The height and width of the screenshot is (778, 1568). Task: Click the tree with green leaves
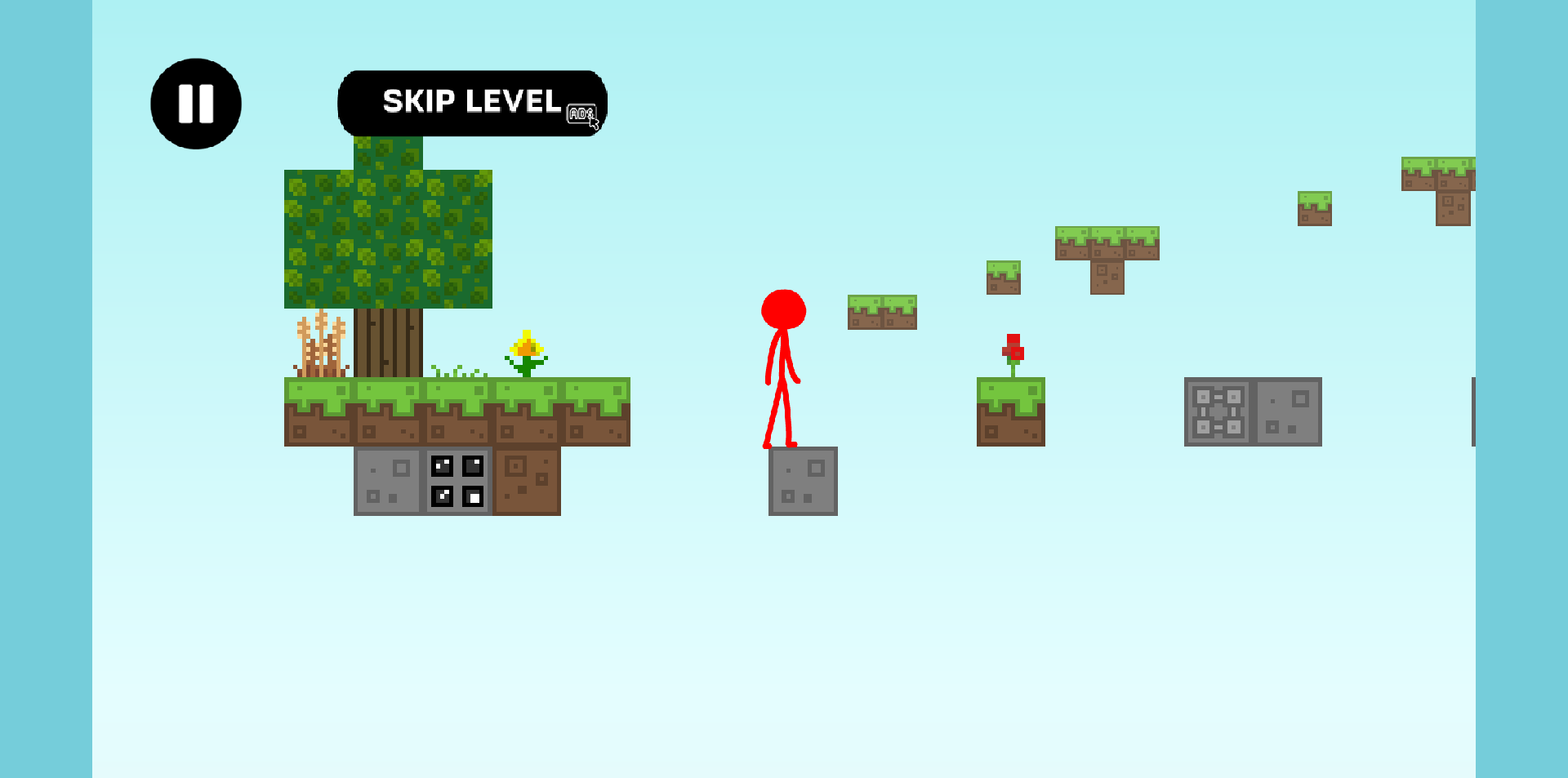click(x=388, y=237)
